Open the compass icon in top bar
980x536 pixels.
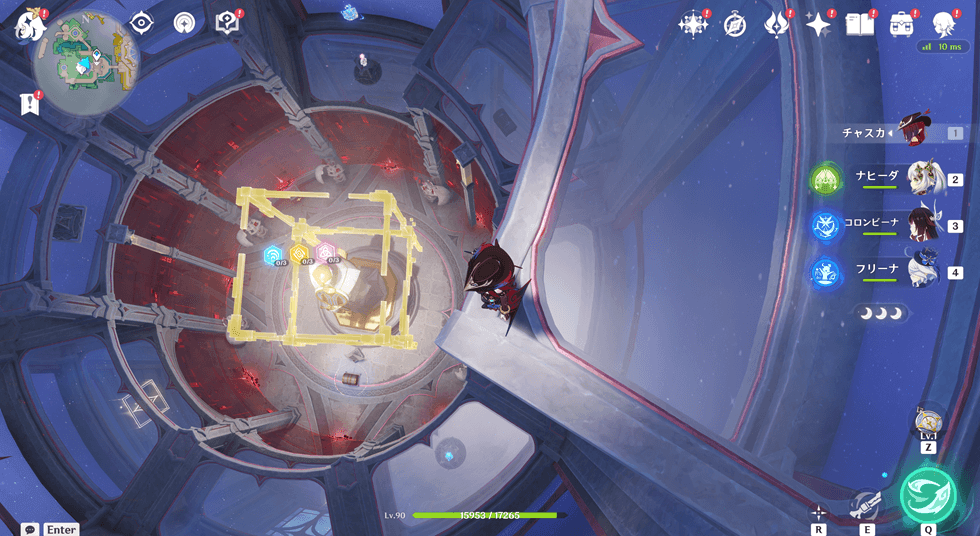click(x=735, y=24)
